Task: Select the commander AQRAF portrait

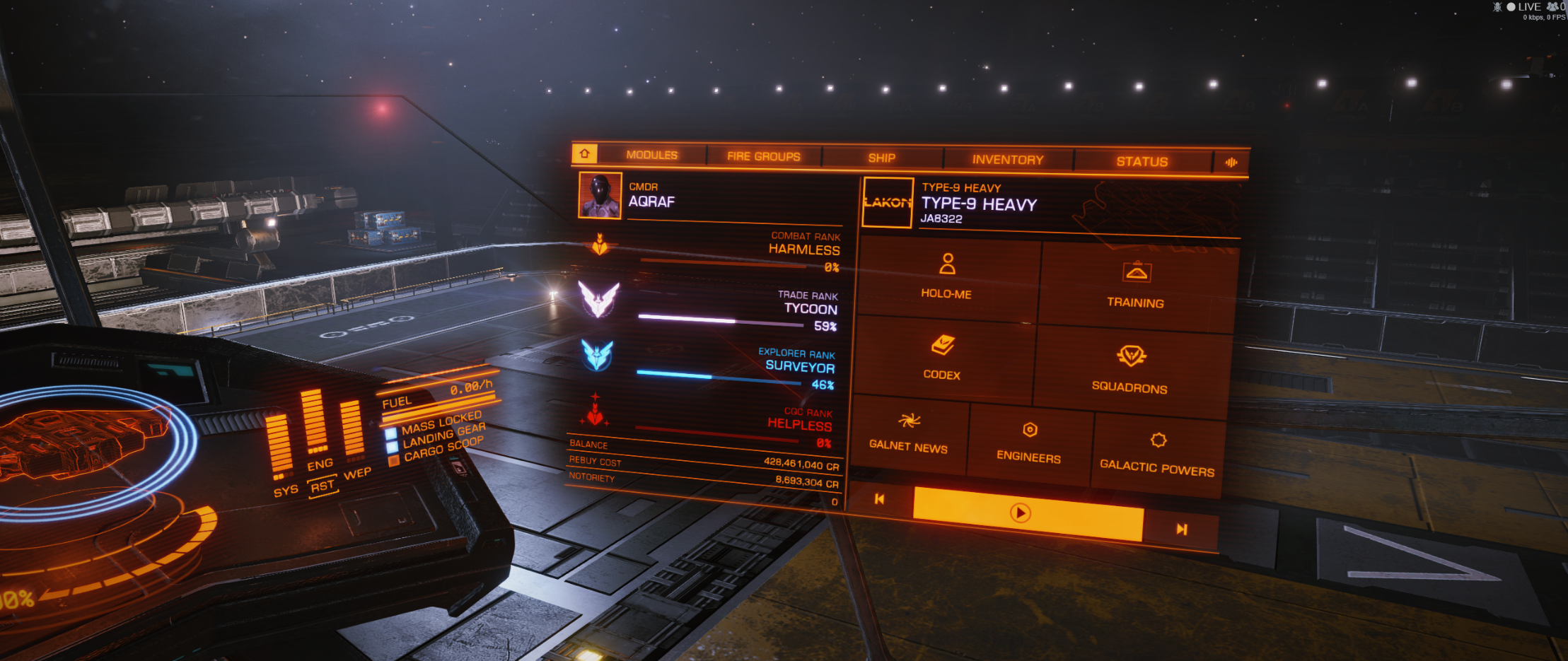Action: pyautogui.click(x=600, y=195)
